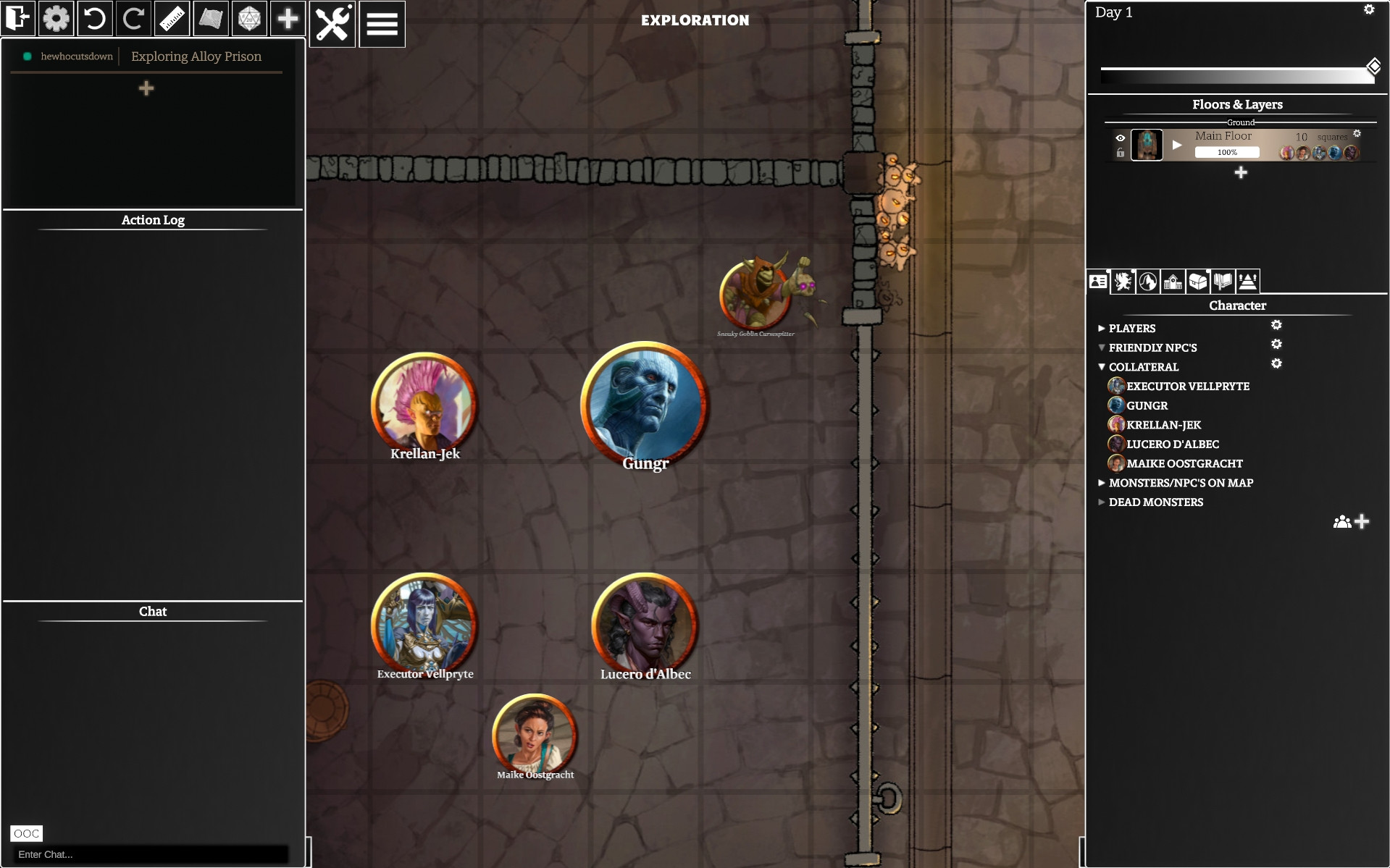
Task: Click the exit door icon in toolbar
Action: [x=17, y=19]
